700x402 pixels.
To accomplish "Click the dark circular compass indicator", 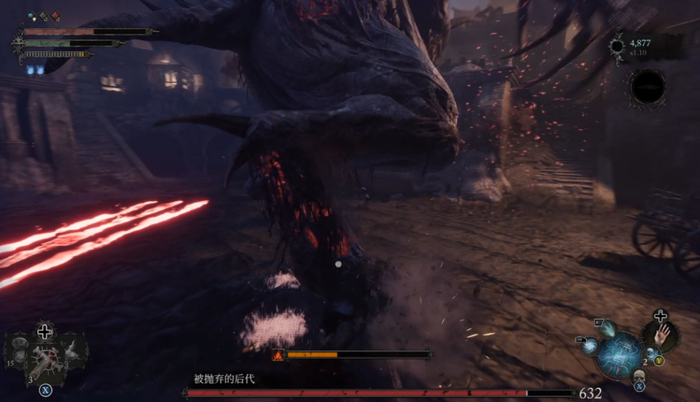I will point(647,87).
